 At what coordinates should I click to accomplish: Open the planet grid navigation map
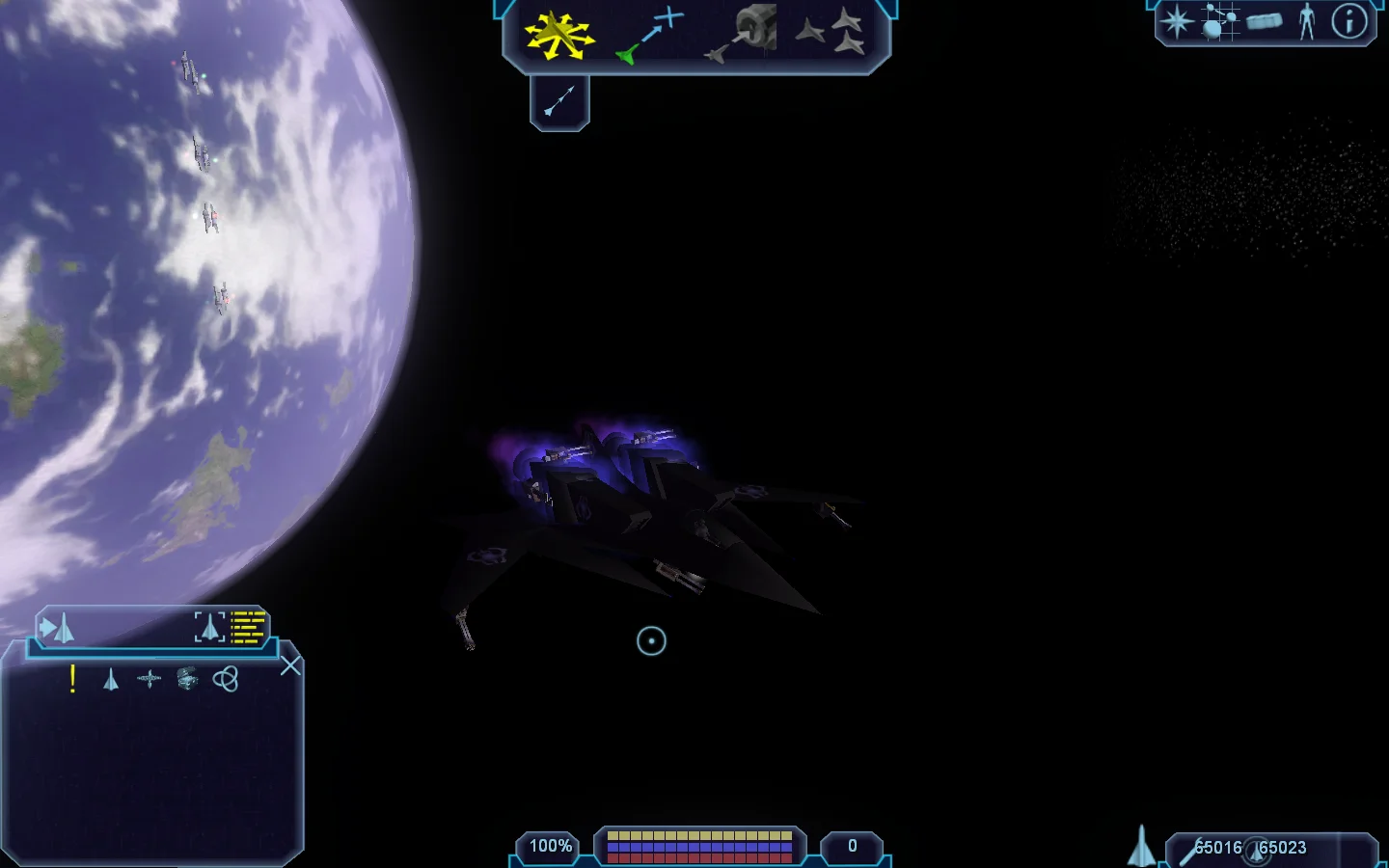[1219, 21]
